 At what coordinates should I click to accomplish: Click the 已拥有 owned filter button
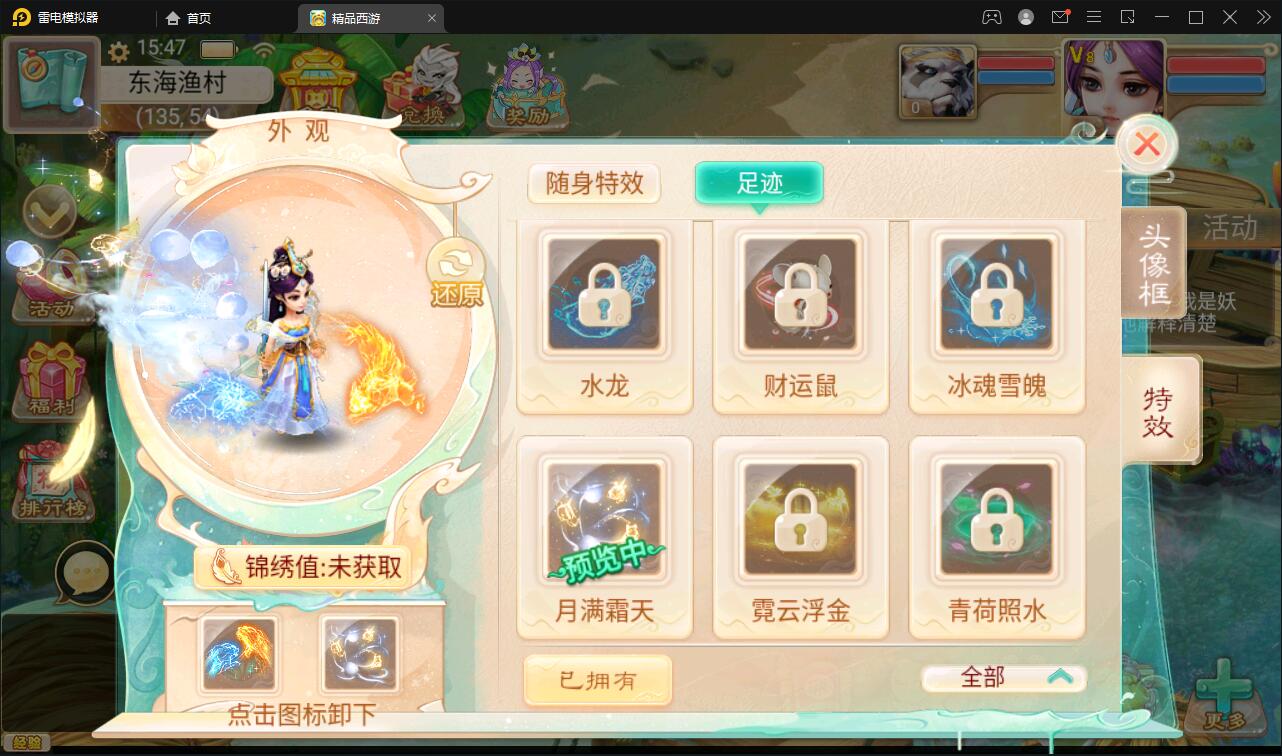[597, 679]
